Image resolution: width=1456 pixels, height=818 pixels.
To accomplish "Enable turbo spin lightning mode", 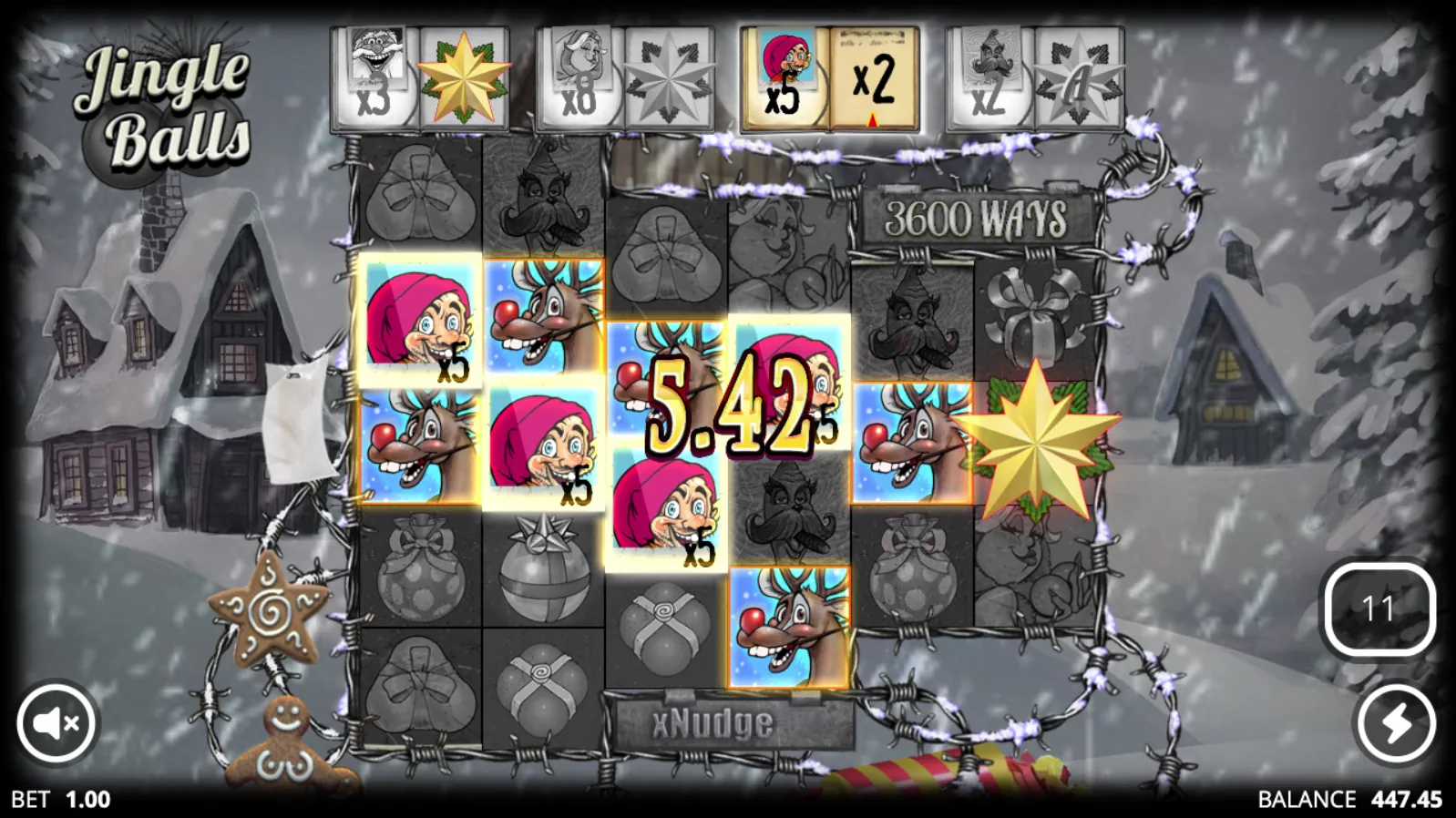I will pyautogui.click(x=1394, y=722).
